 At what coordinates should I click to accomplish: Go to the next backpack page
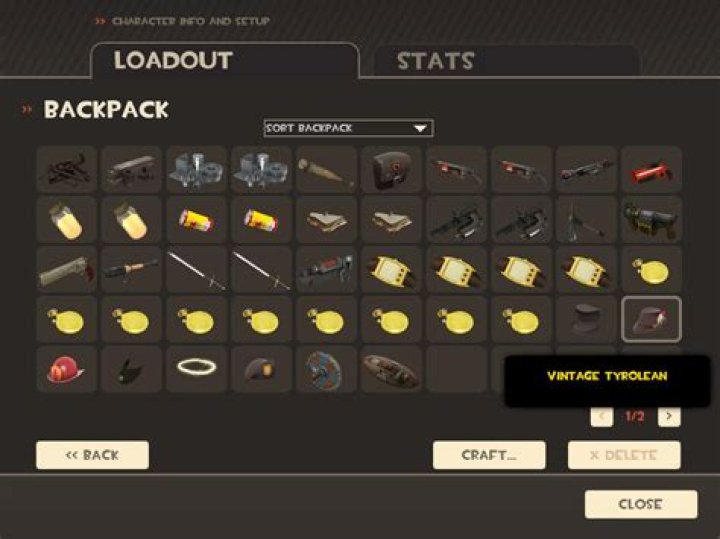pyautogui.click(x=669, y=416)
